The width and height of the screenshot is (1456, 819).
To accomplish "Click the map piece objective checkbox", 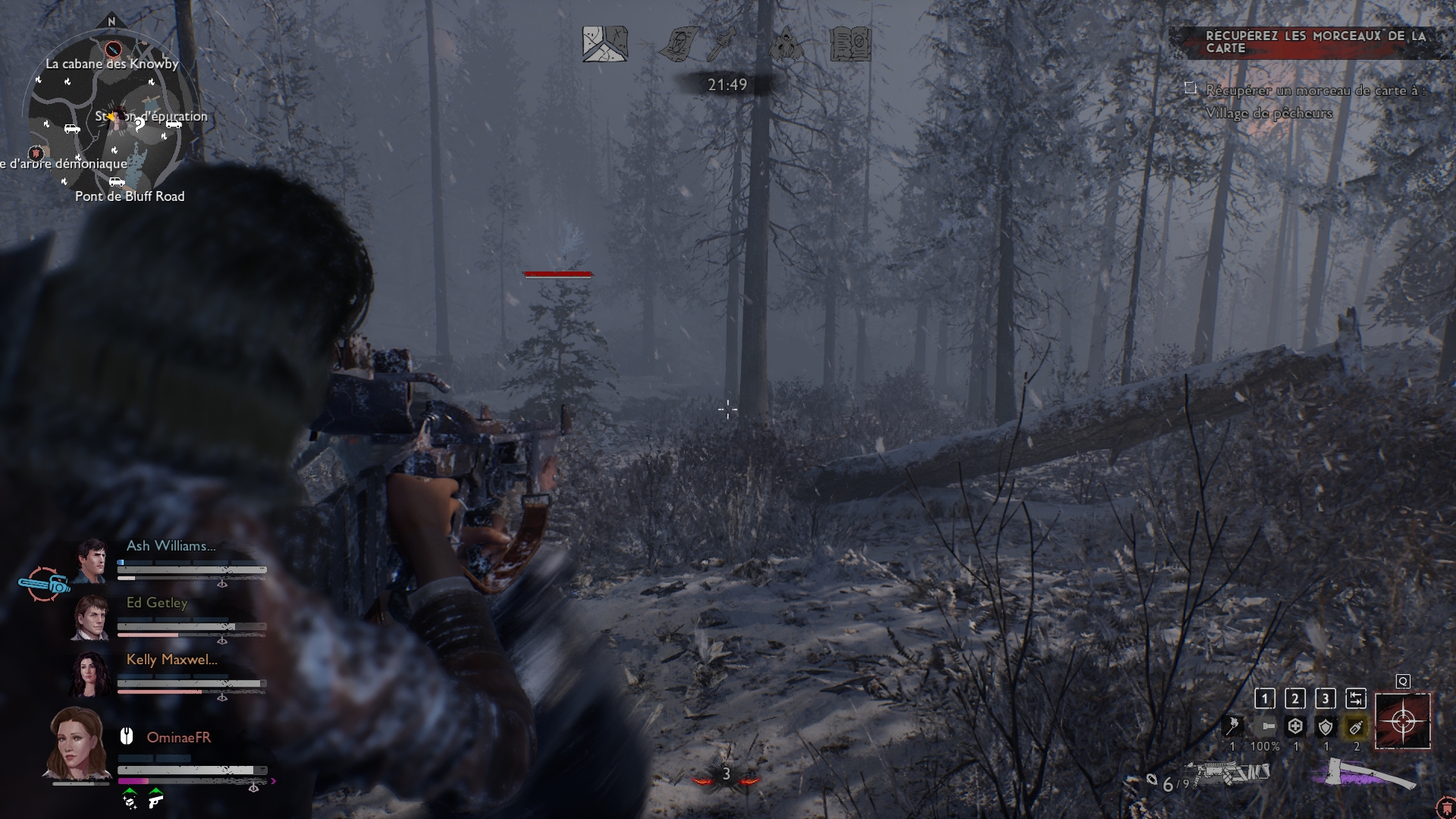I will pyautogui.click(x=1191, y=89).
